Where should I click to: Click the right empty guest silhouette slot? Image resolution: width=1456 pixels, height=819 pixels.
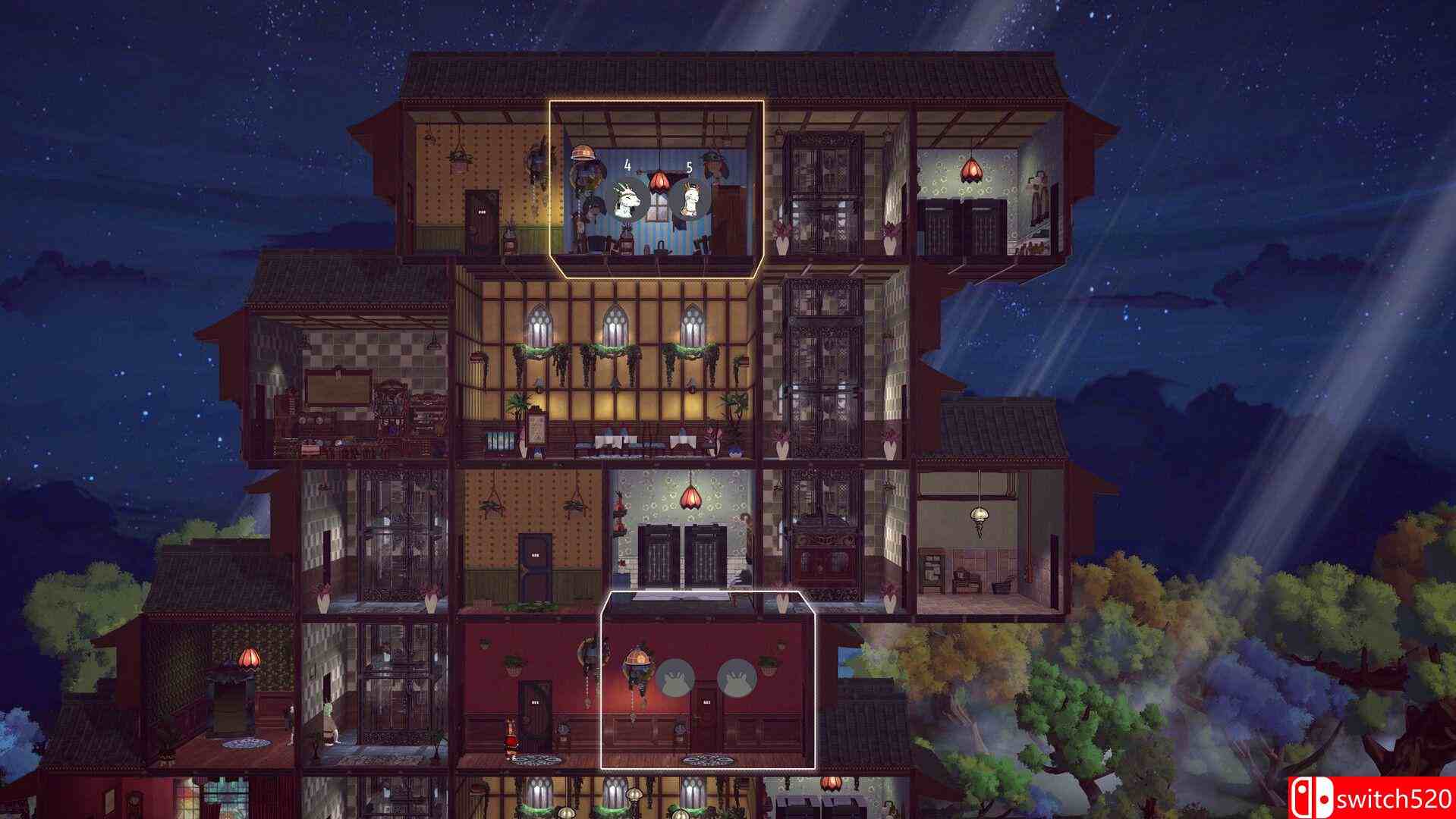pyautogui.click(x=737, y=679)
